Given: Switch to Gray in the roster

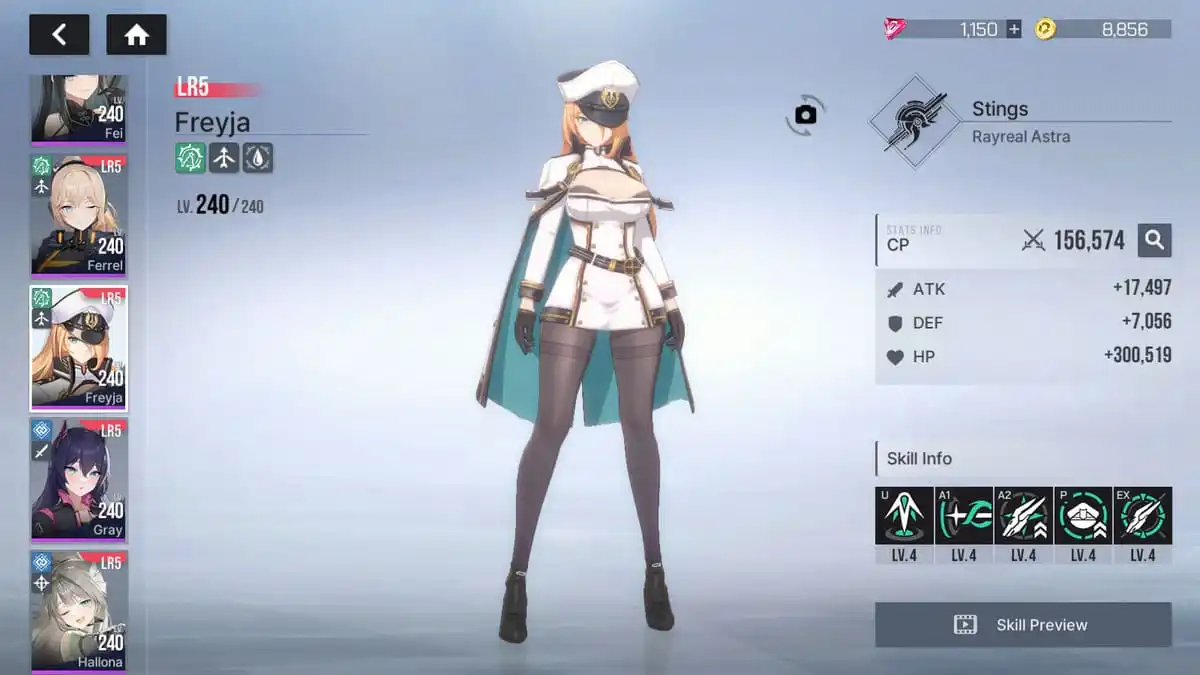Looking at the screenshot, I should [79, 480].
